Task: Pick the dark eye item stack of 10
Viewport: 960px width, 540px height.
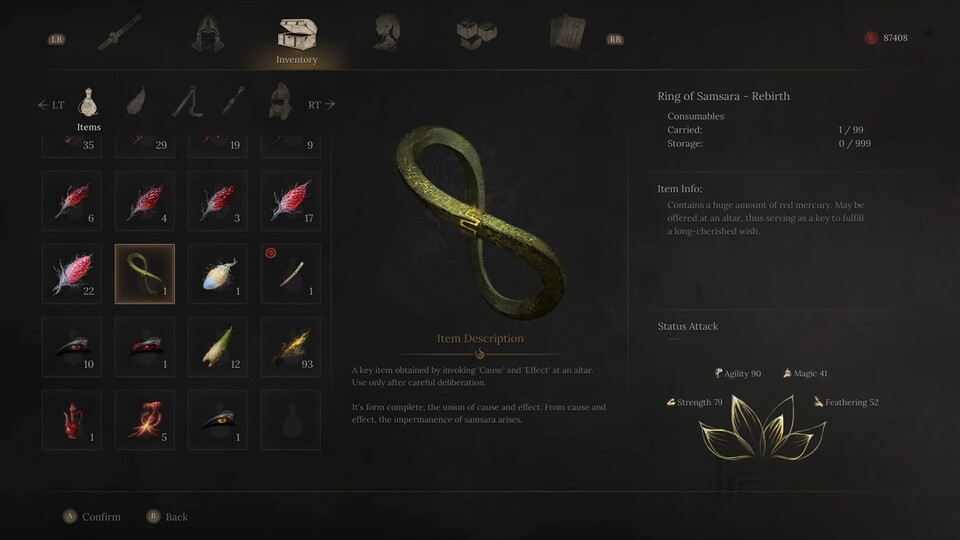Action: 72,346
